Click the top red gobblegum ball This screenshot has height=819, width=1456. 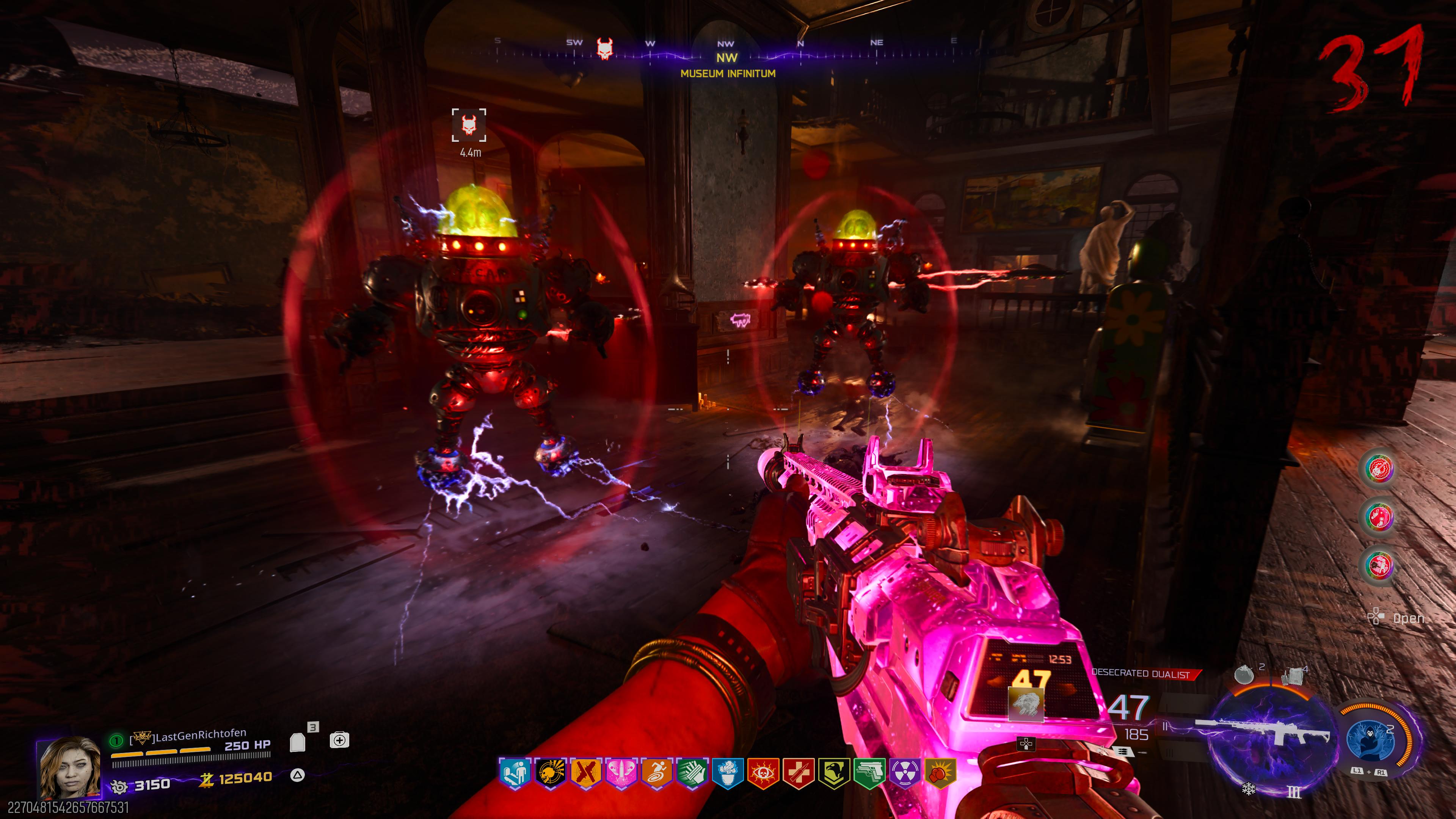pyautogui.click(x=1379, y=469)
